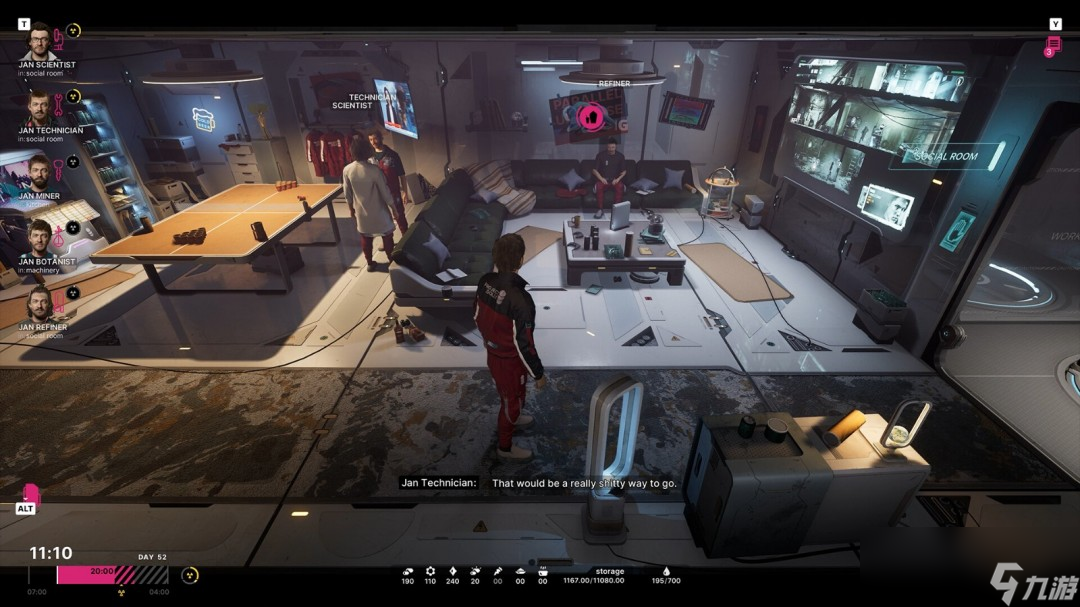Open the pink messages icon with notification badge
Image resolution: width=1080 pixels, height=607 pixels.
coord(1053,46)
